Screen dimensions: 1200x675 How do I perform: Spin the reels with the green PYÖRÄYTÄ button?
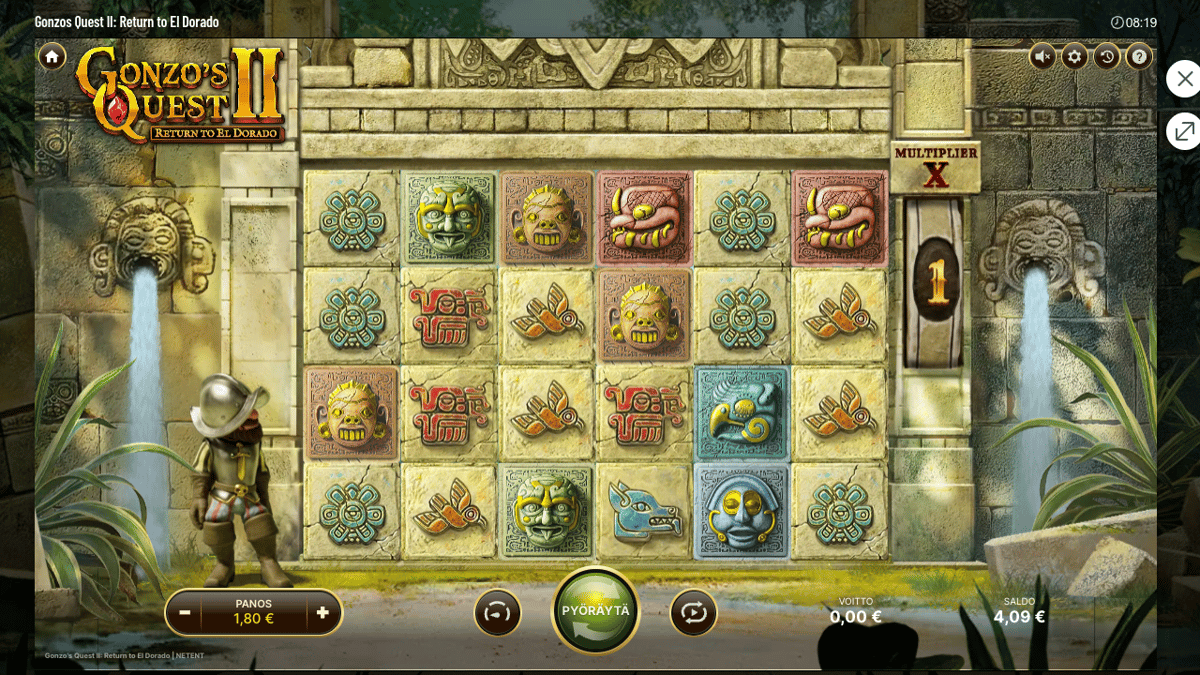click(x=596, y=611)
